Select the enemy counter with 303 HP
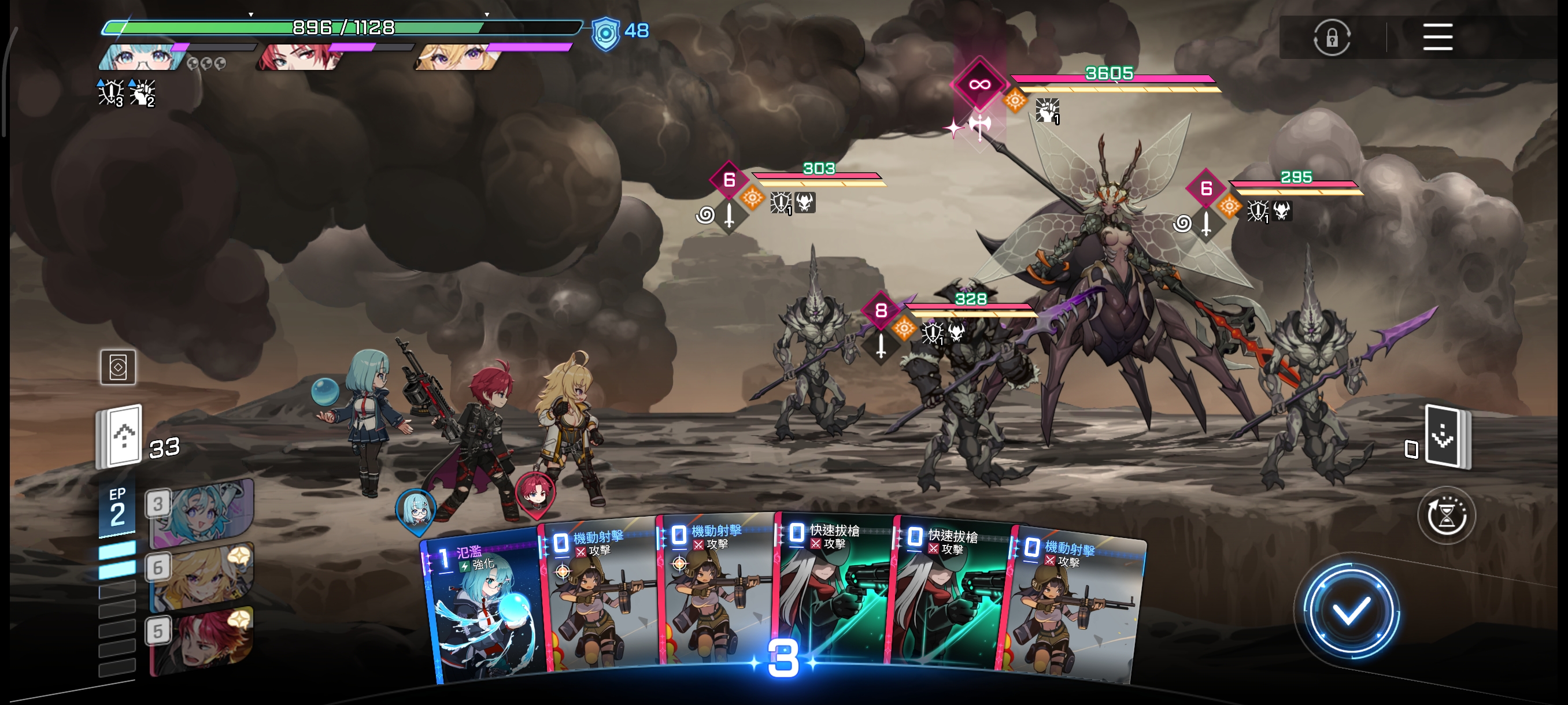The width and height of the screenshot is (1568, 705). [728, 180]
